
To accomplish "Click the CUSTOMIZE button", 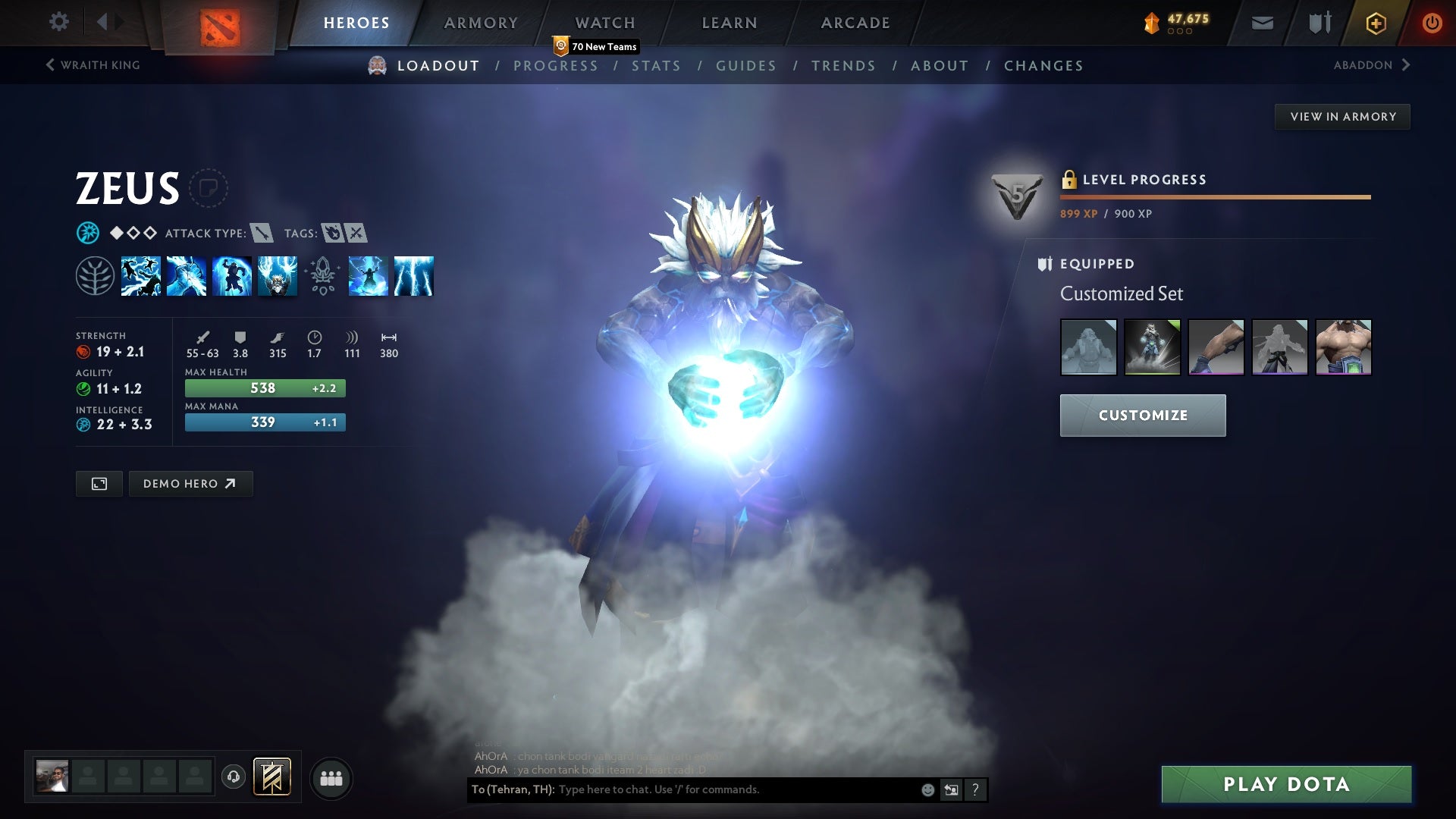I will (1142, 416).
